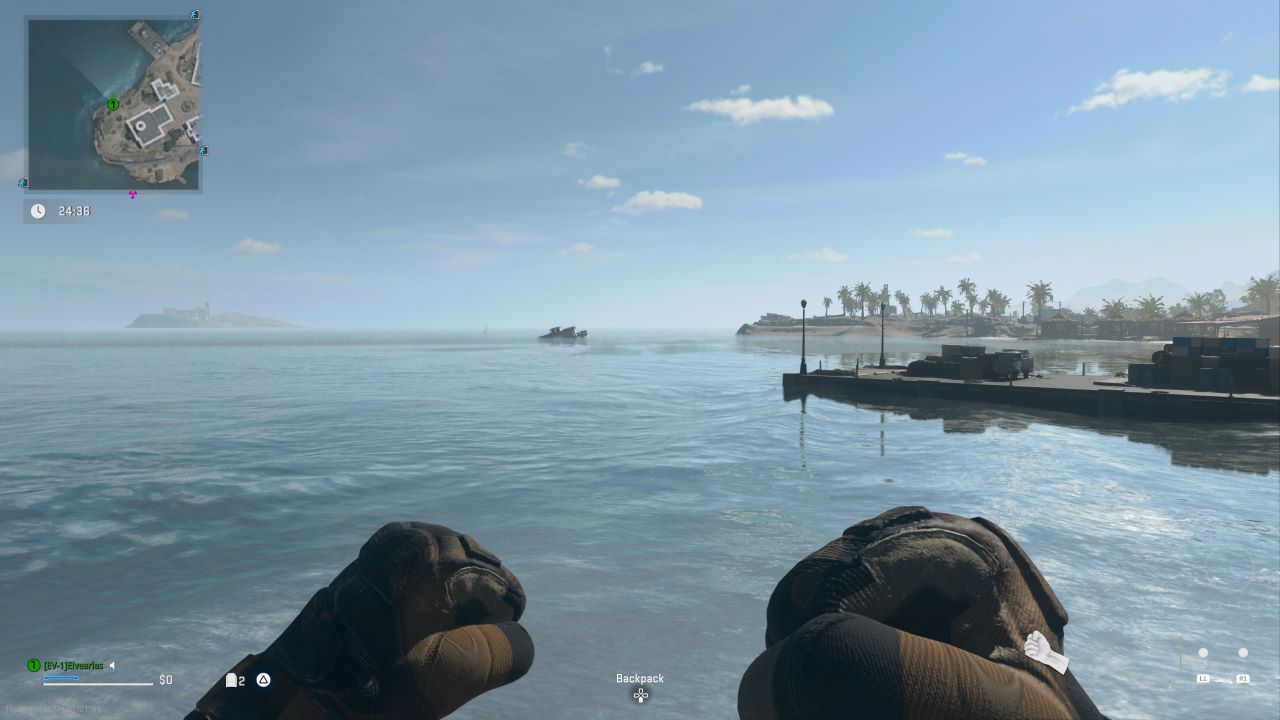
Task: Toggle the left ping wheel dot above L1
Action: coord(1203,652)
